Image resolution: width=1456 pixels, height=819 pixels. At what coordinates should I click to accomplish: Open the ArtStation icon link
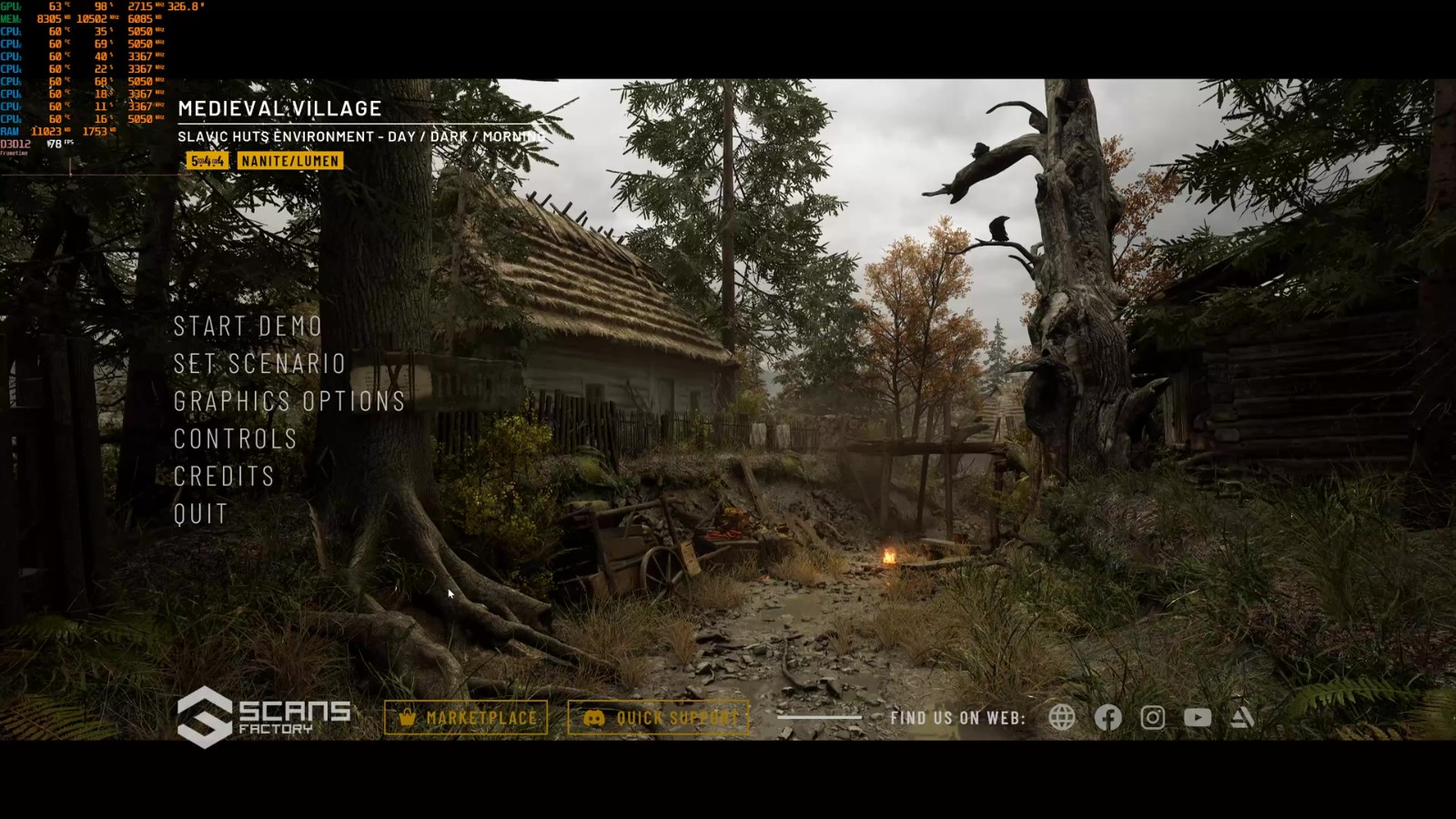(x=1242, y=718)
